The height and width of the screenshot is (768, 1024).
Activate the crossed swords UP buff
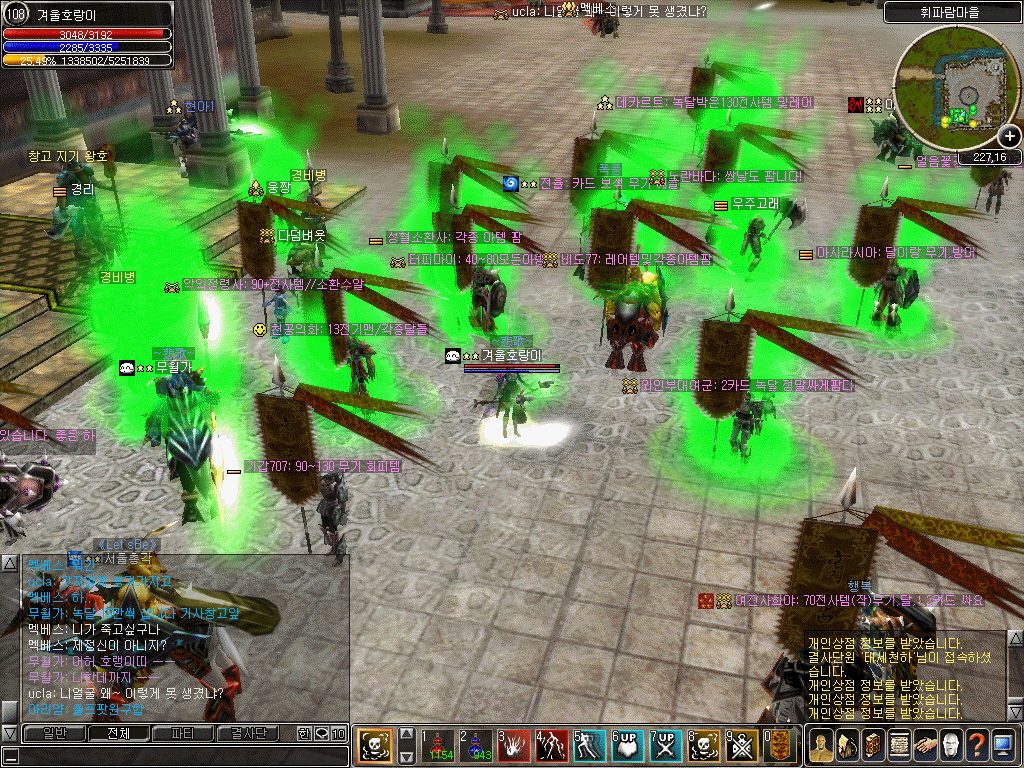click(x=666, y=746)
